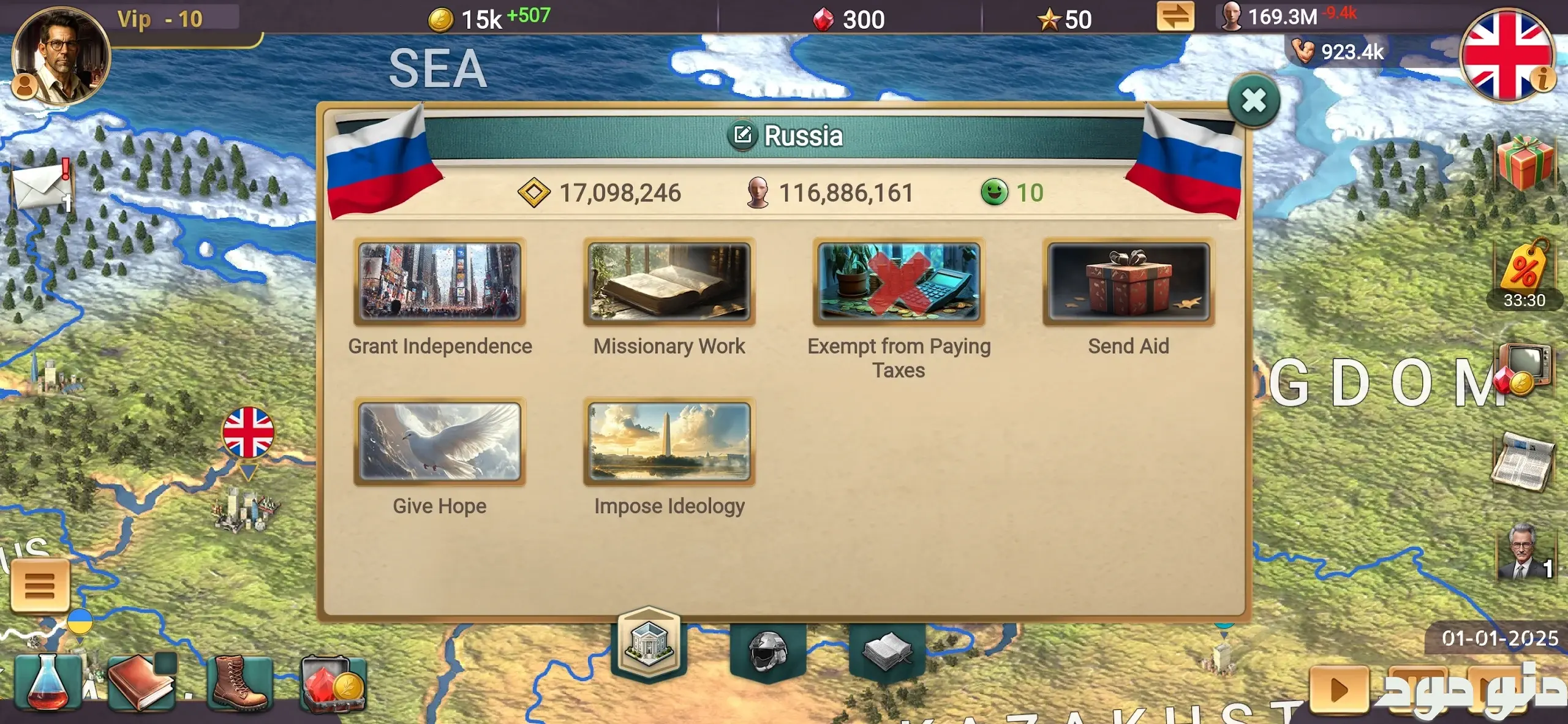Viewport: 1568px width, 724px height.
Task: Open the player profile portrait
Action: click(61, 56)
